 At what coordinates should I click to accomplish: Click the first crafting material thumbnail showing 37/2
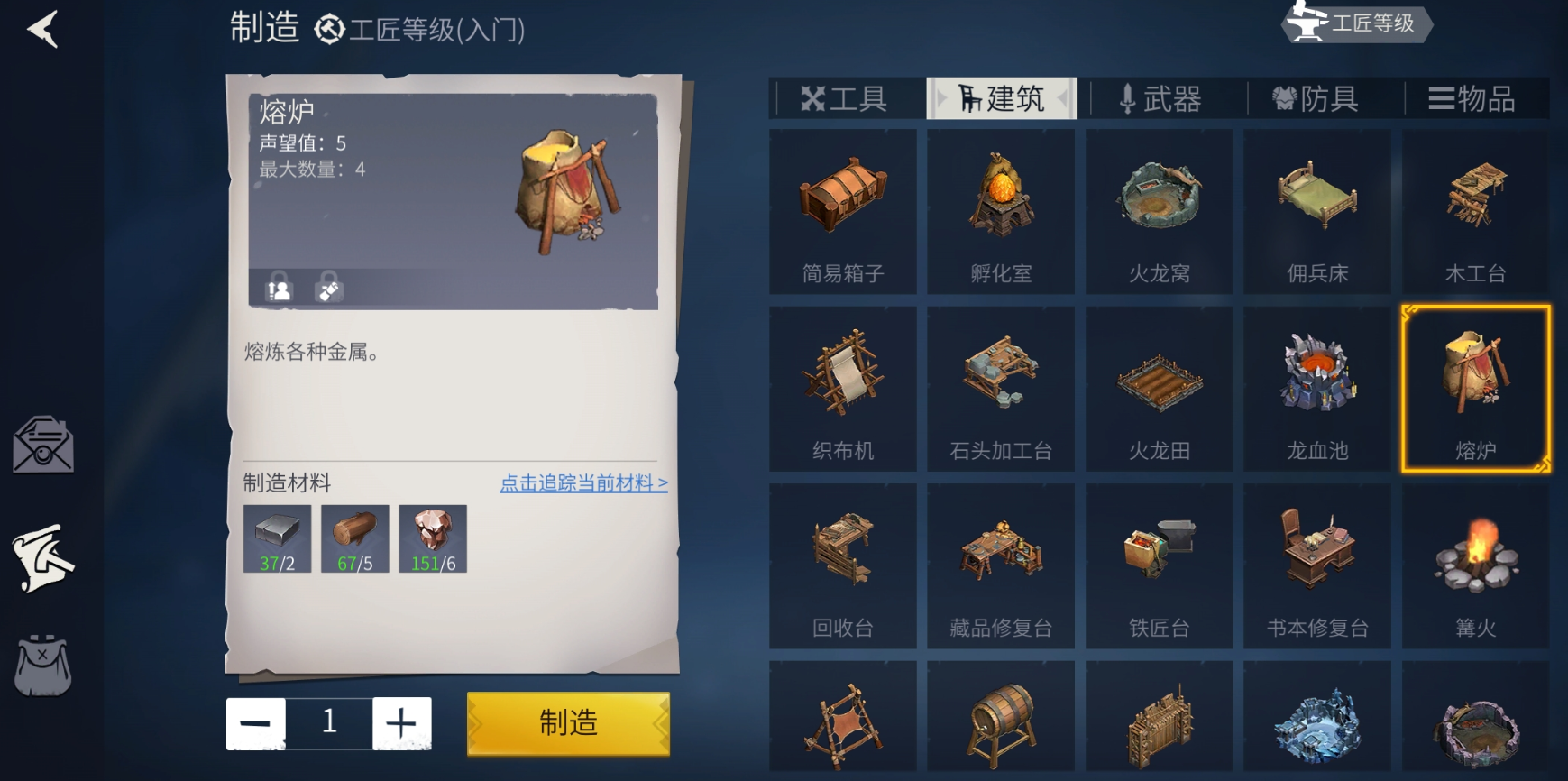[277, 538]
